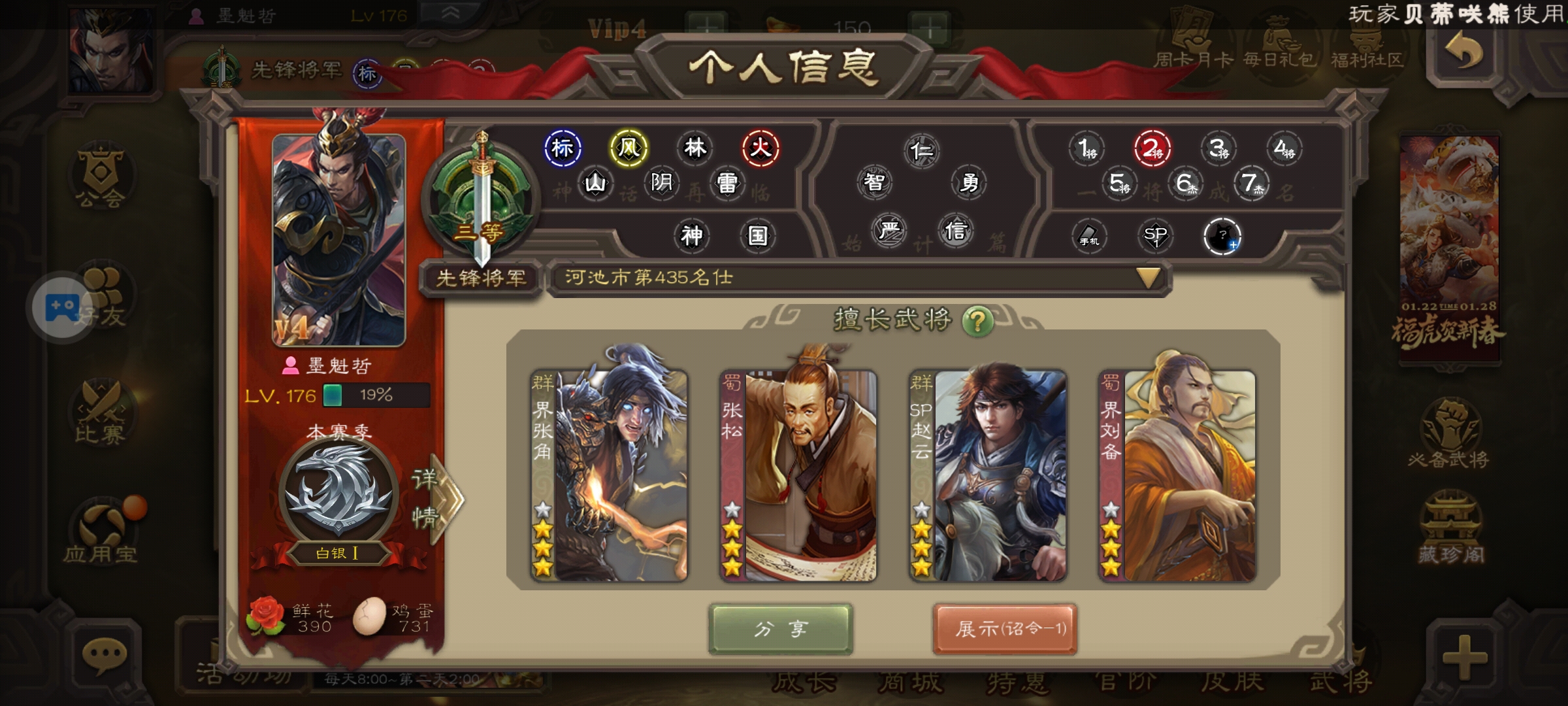Throw a 鸡蛋 egg at player
The width and height of the screenshot is (1568, 706).
(x=370, y=616)
